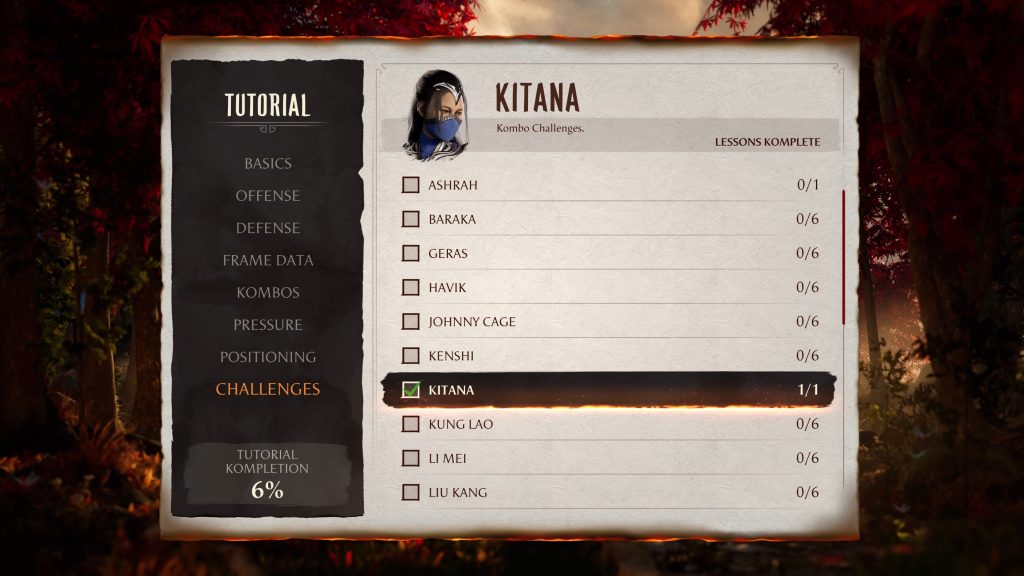Select Baraka from the challenge list

coord(610,219)
